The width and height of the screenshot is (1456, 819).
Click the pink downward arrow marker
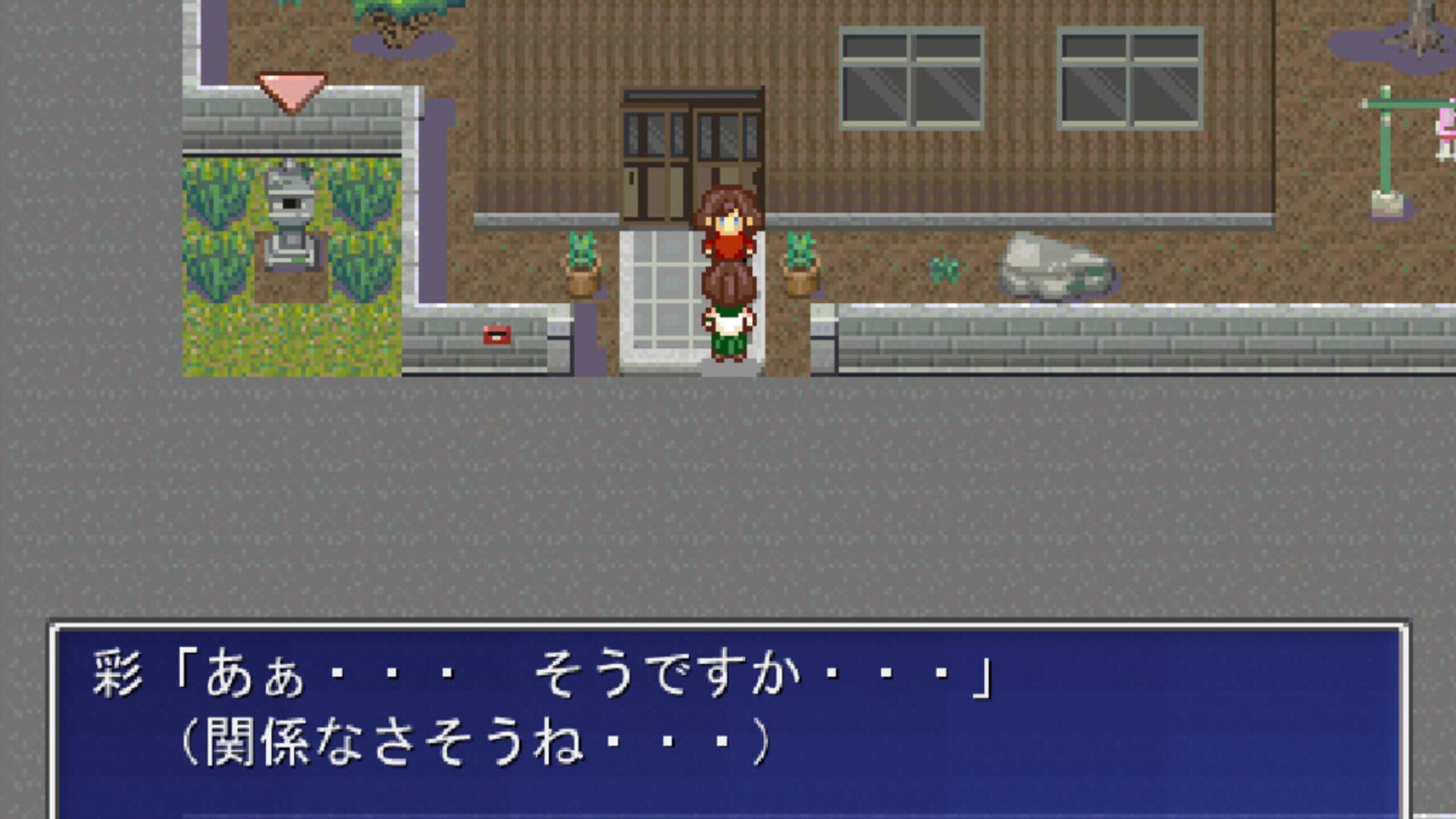[x=291, y=94]
